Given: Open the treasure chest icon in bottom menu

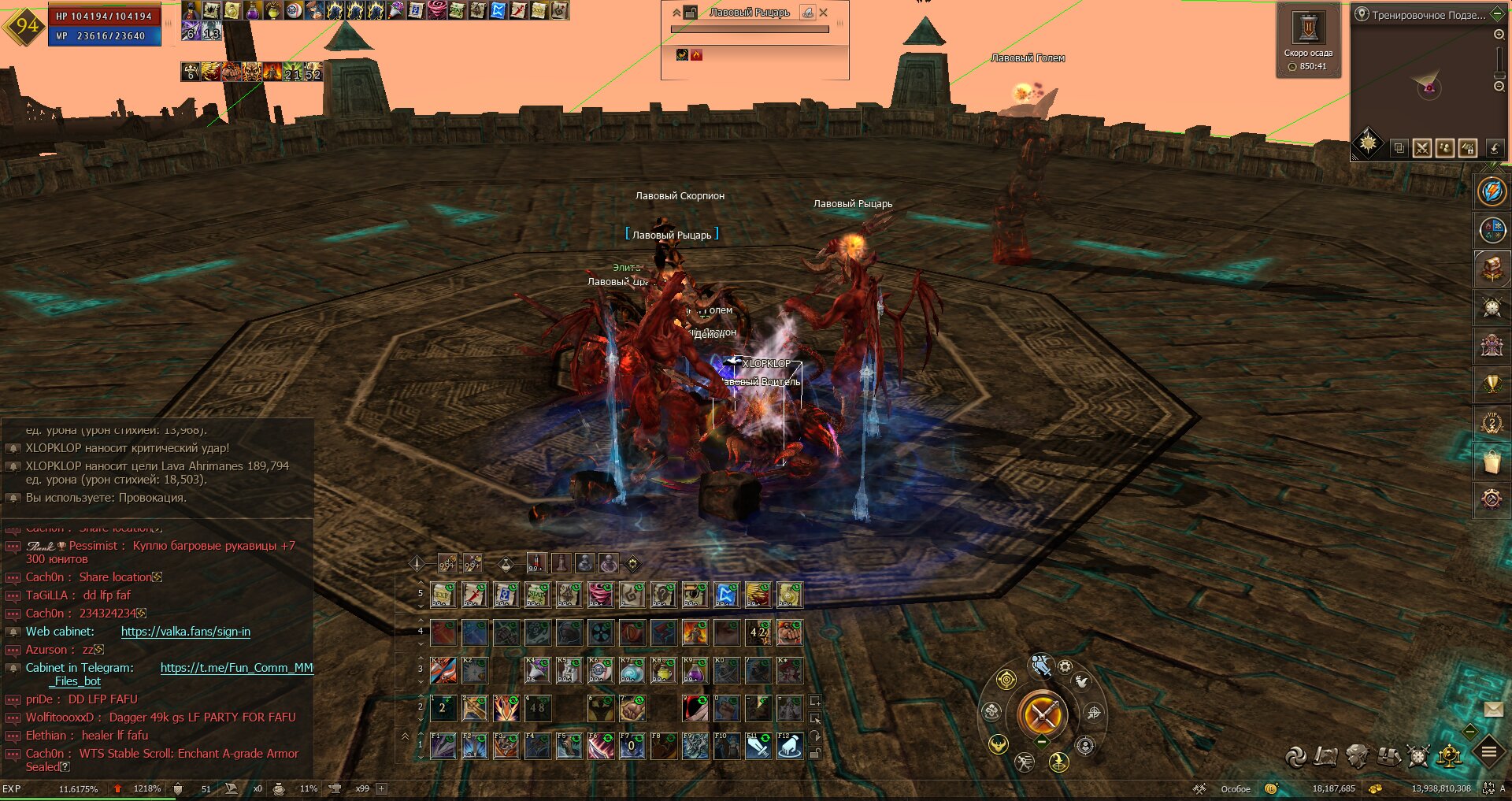Looking at the screenshot, I should click(x=1388, y=757).
